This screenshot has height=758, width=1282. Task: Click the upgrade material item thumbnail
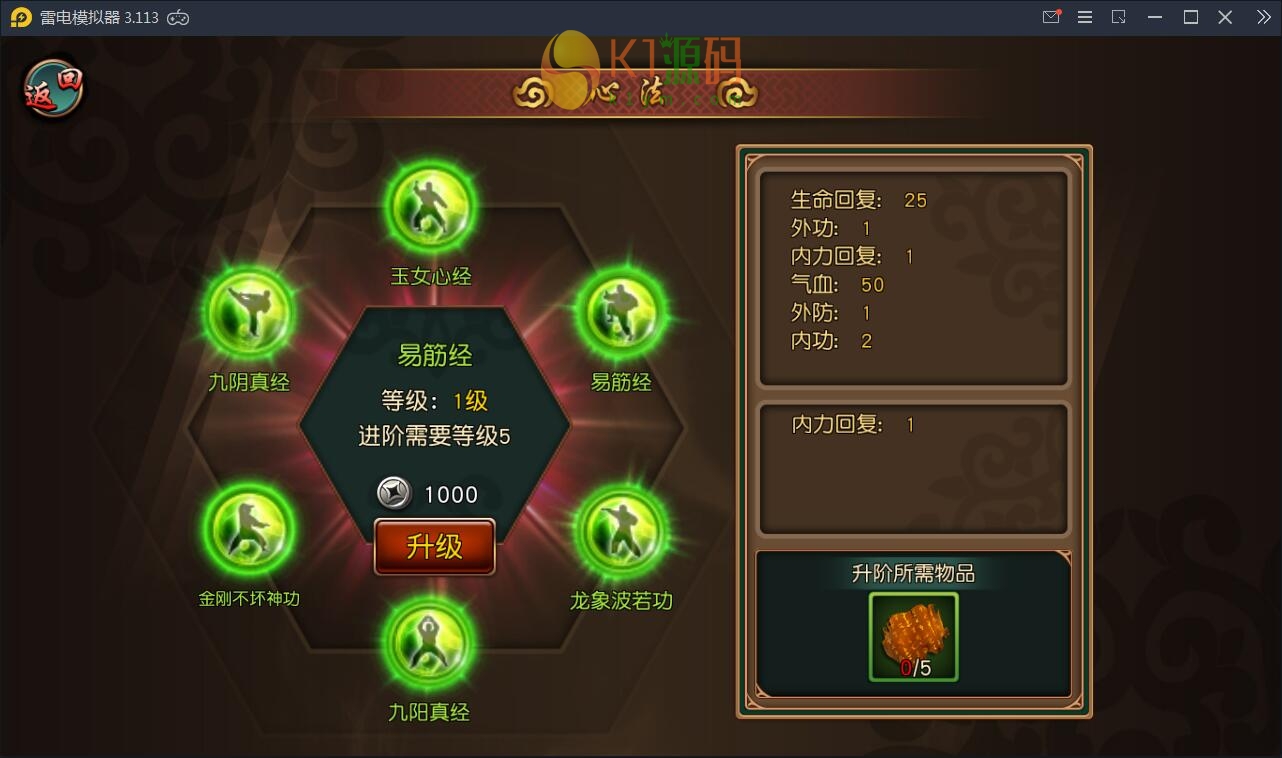(912, 635)
